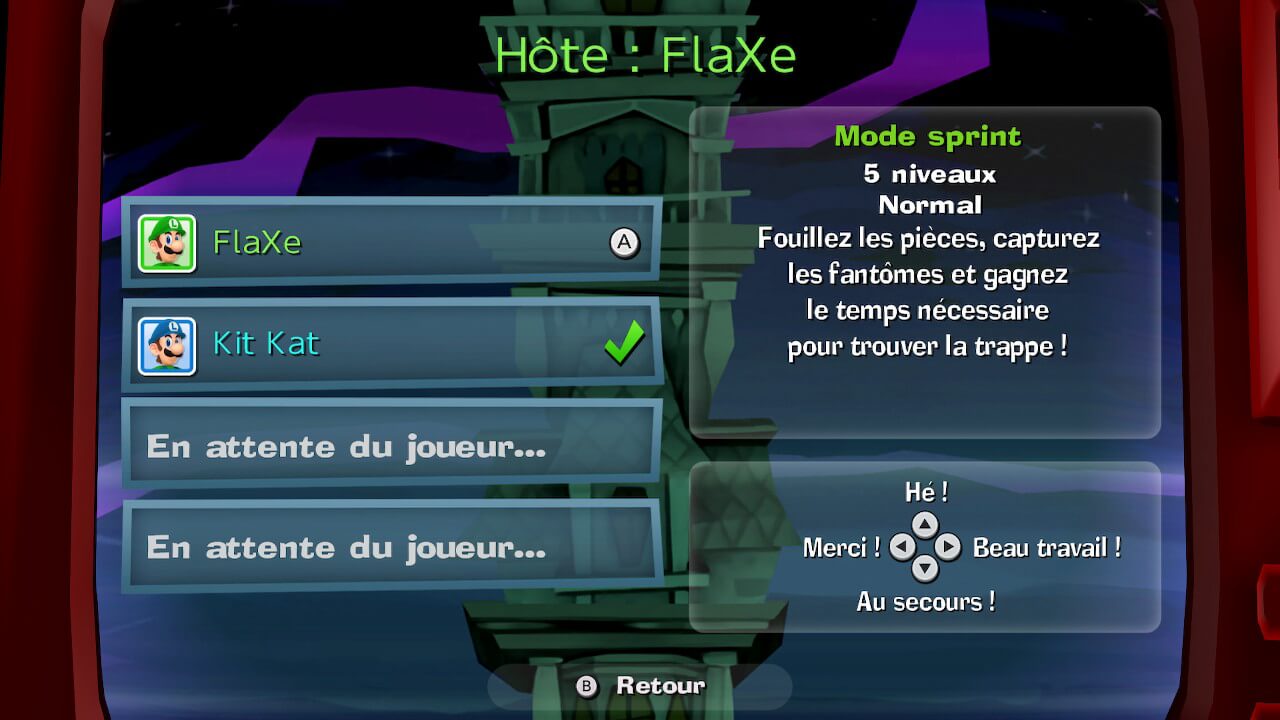Screen dimensions: 1280x720
Task: Open the Mode sprint details panel
Action: tap(925, 272)
